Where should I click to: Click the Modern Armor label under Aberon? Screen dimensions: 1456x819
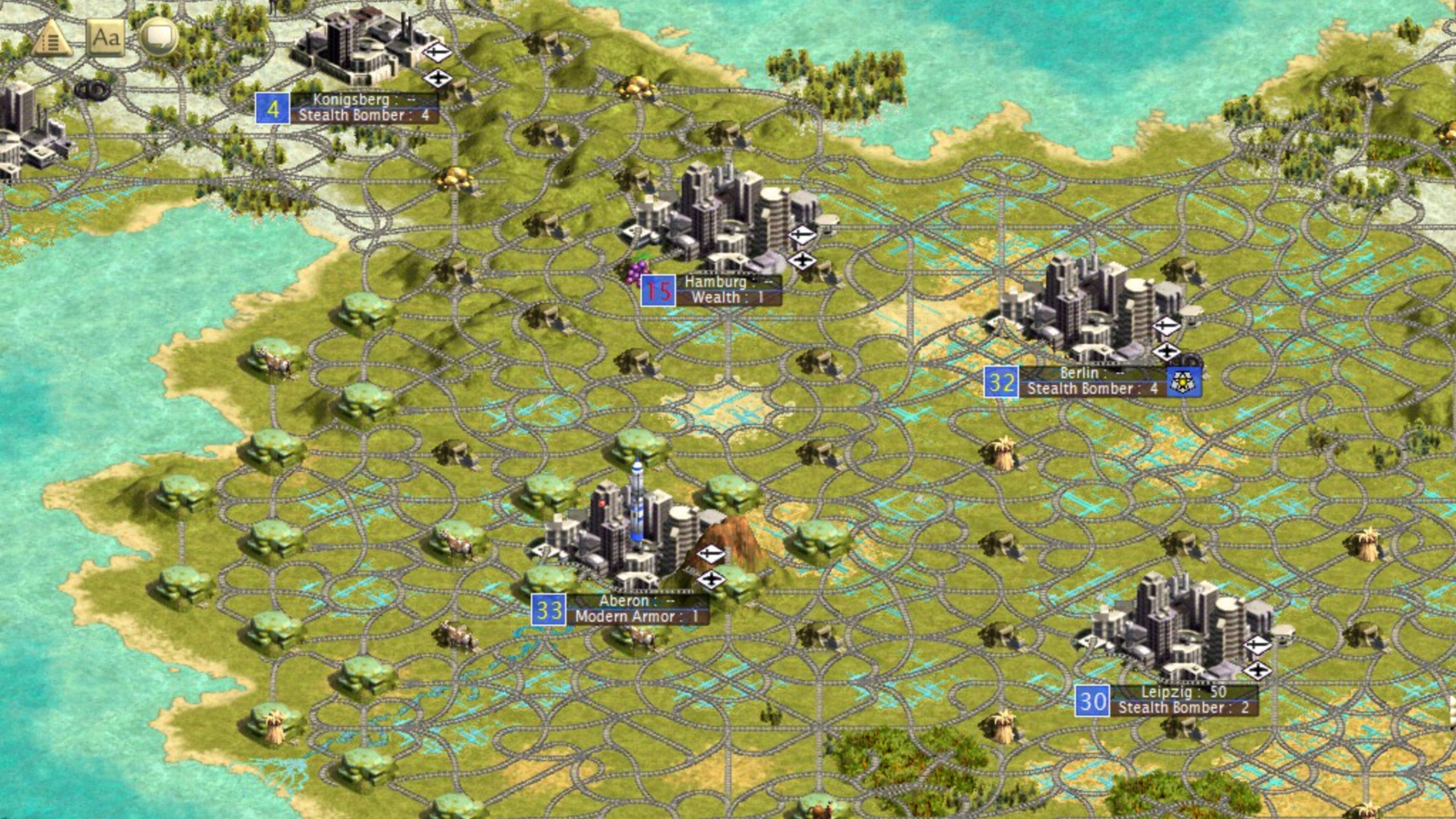(629, 618)
